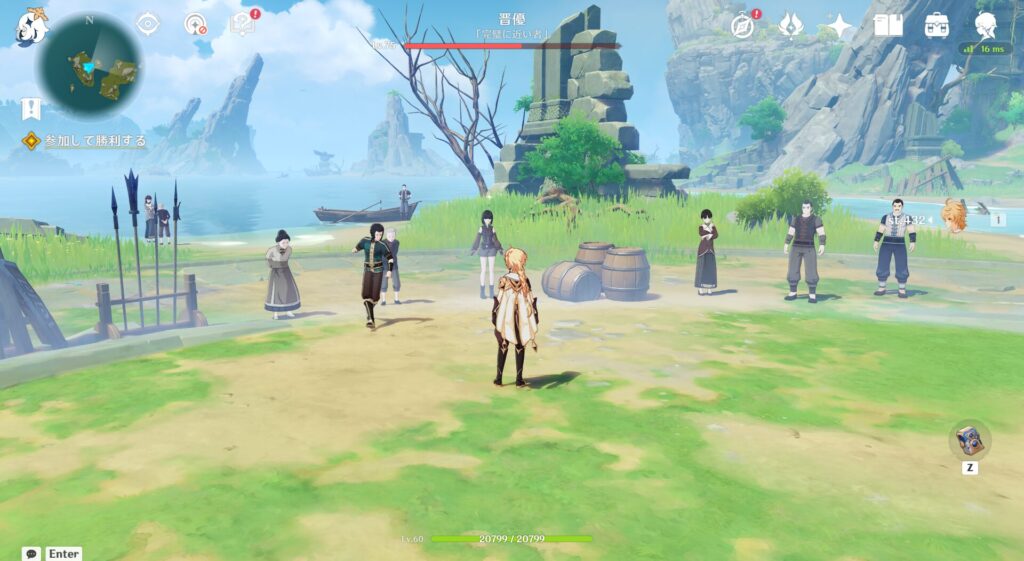1024x561 pixels.
Task: Open the adventurer handbook book icon
Action: (x=888, y=25)
